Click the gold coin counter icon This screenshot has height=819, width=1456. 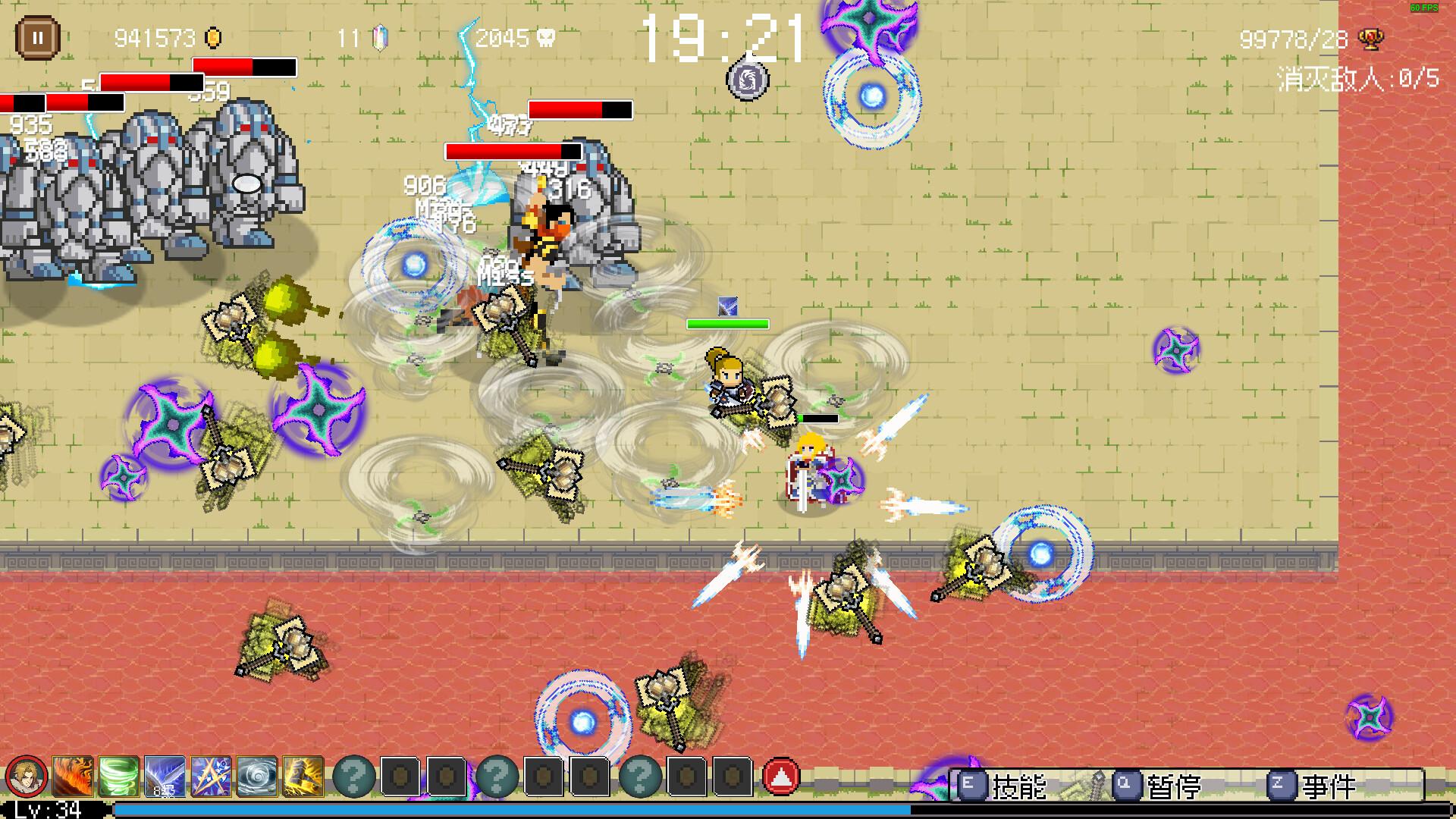click(211, 36)
